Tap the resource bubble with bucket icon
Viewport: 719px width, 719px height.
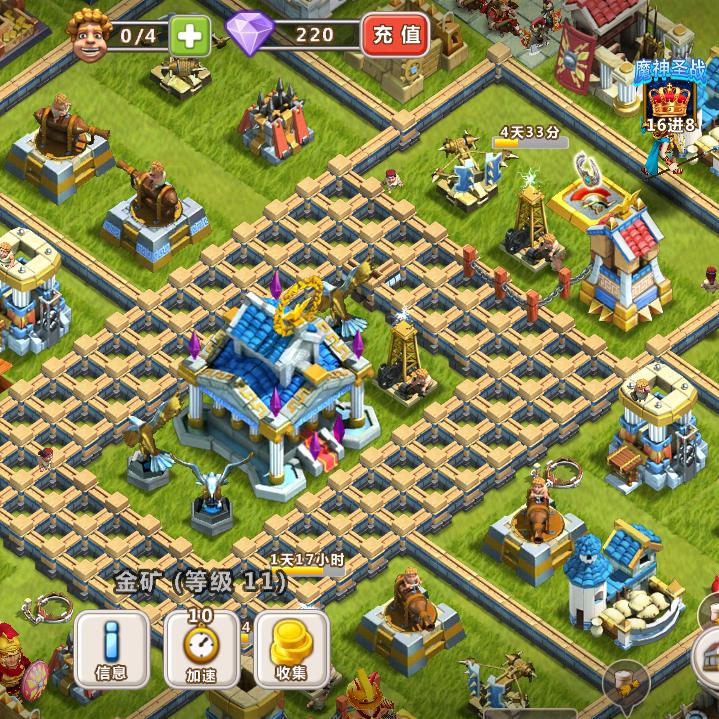[x=626, y=680]
